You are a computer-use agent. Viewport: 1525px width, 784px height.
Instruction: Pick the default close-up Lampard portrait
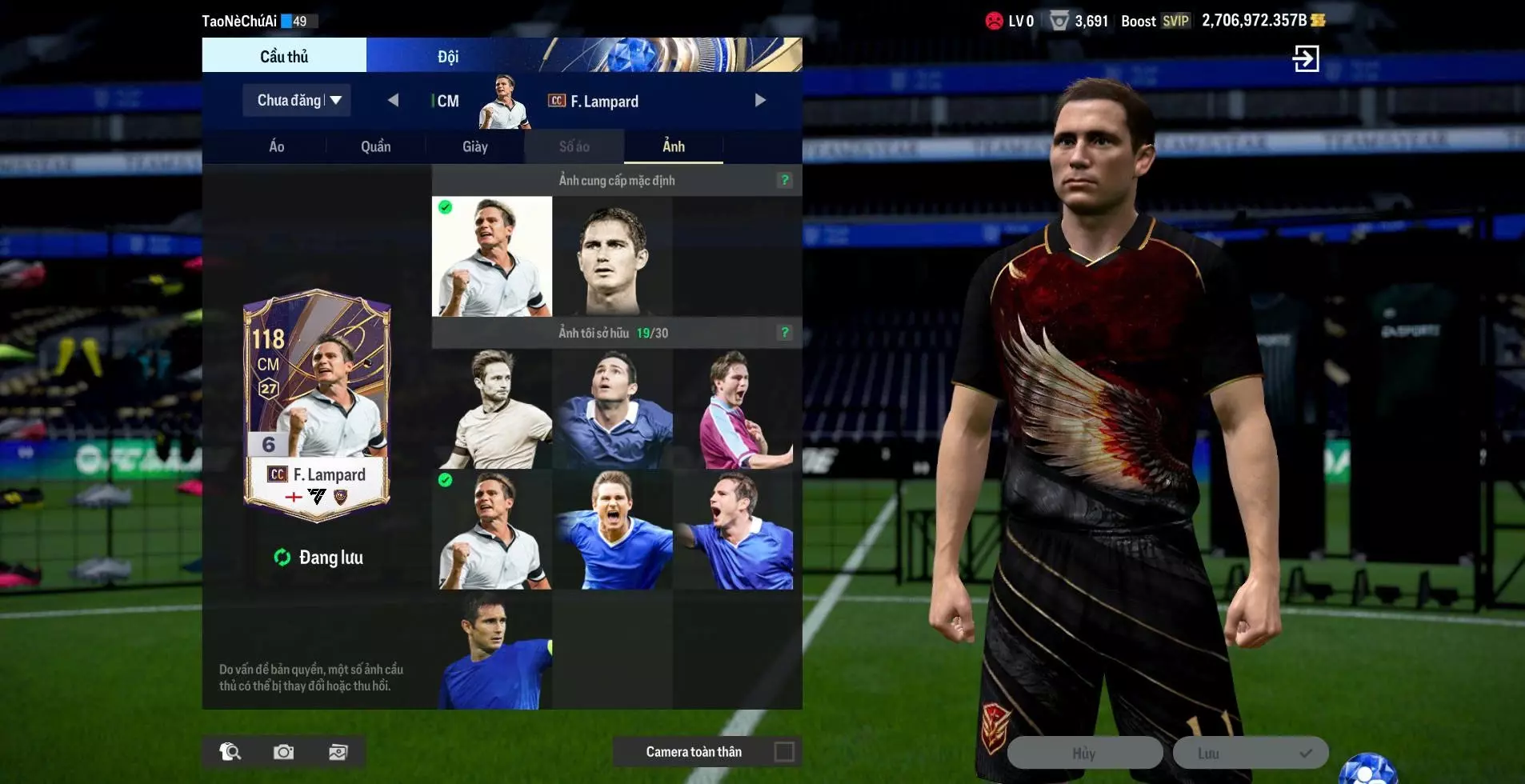click(612, 257)
